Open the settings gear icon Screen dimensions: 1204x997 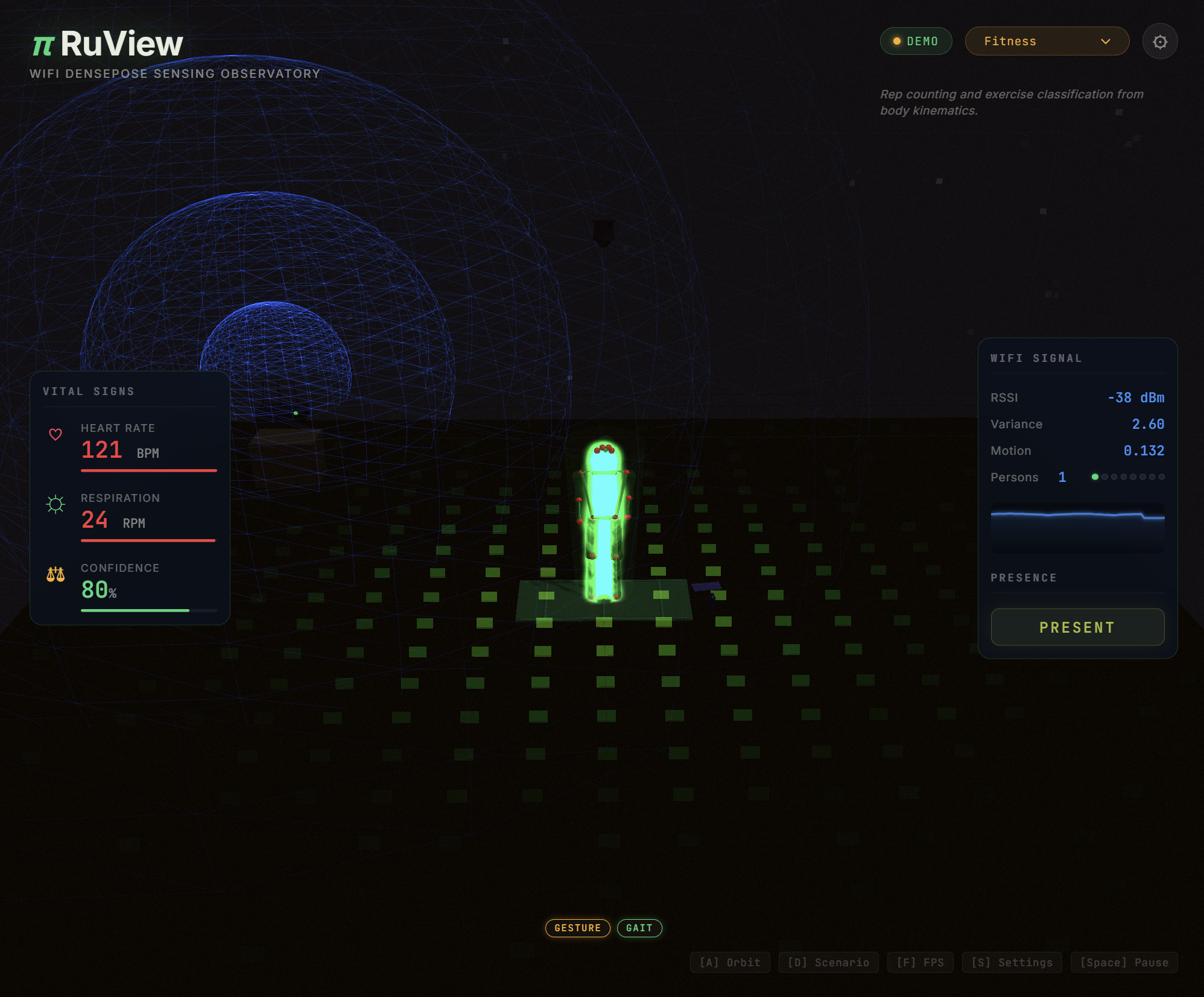1159,41
